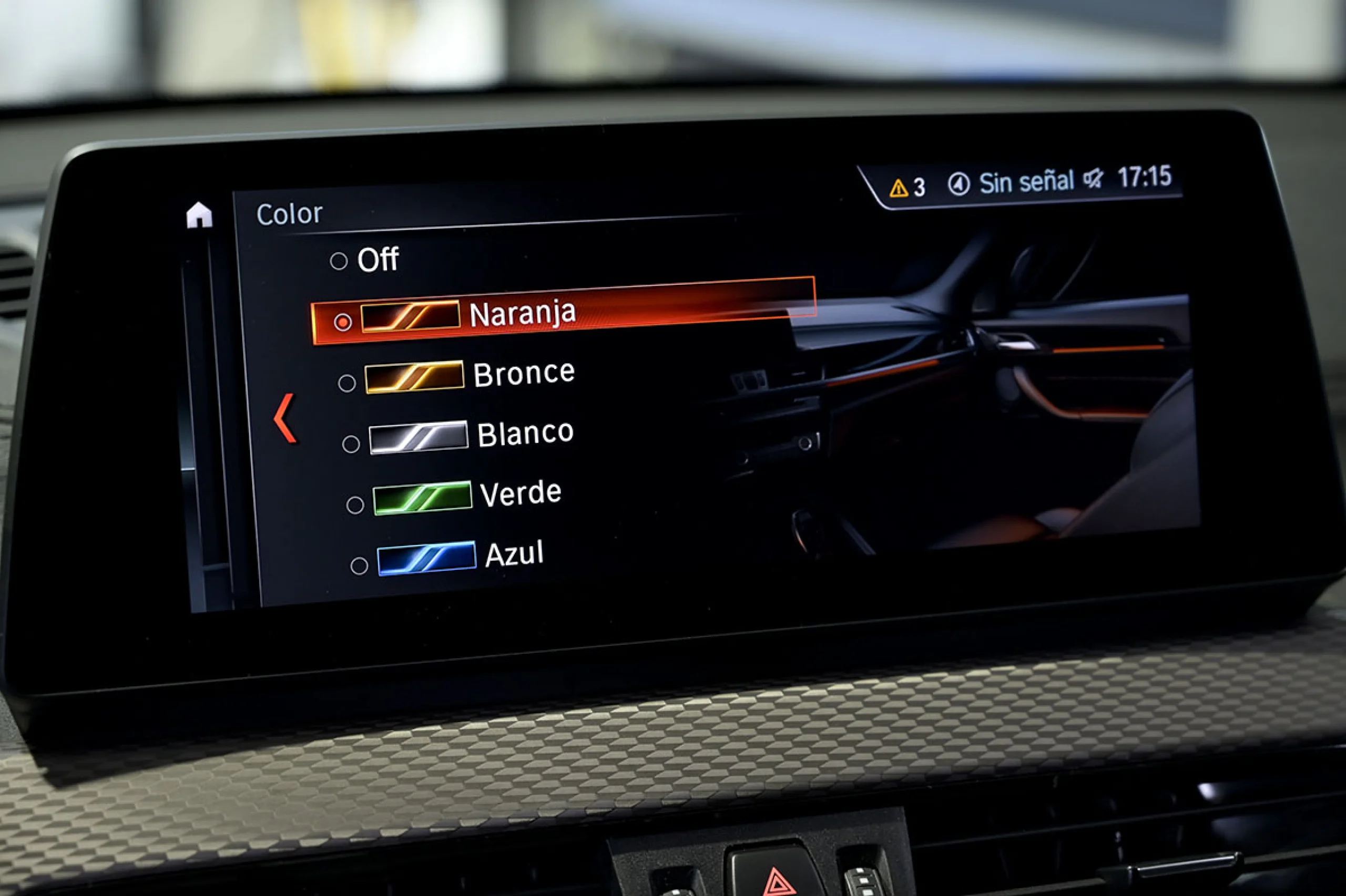The height and width of the screenshot is (896, 1346).
Task: Click the white Blanco color swatch
Action: click(x=419, y=437)
